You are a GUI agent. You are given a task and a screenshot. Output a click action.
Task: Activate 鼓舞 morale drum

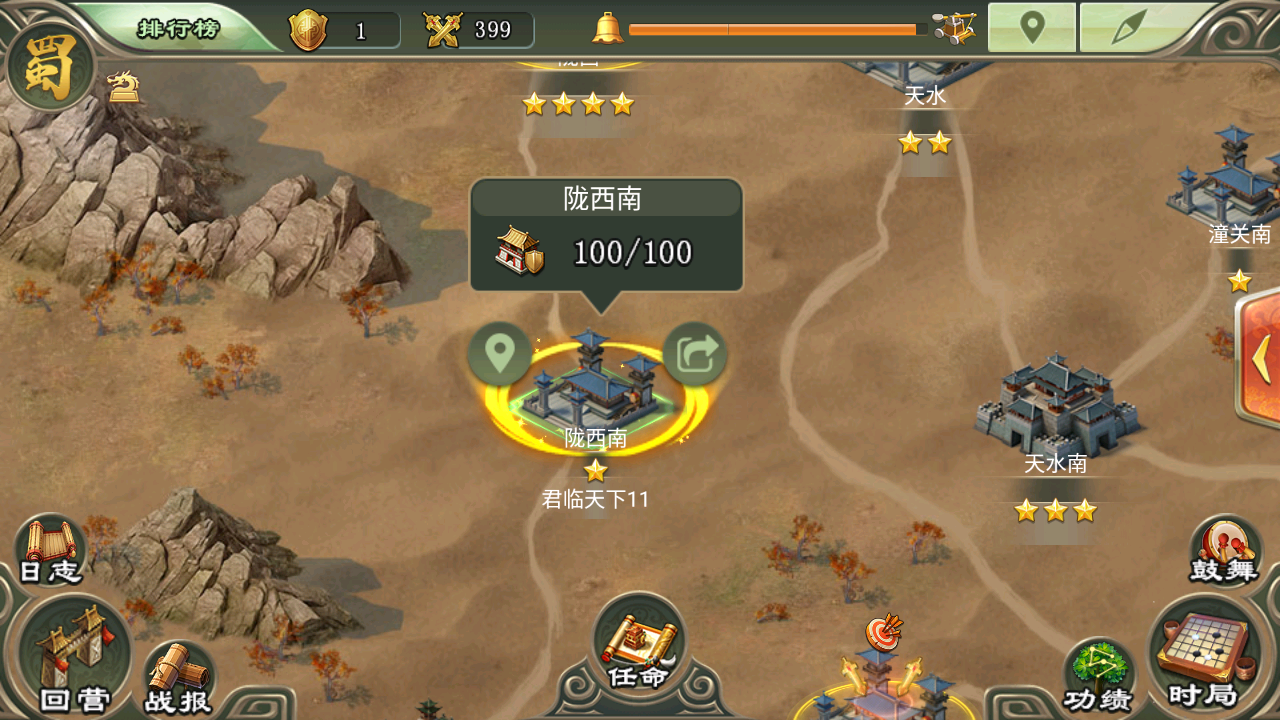click(x=1226, y=551)
